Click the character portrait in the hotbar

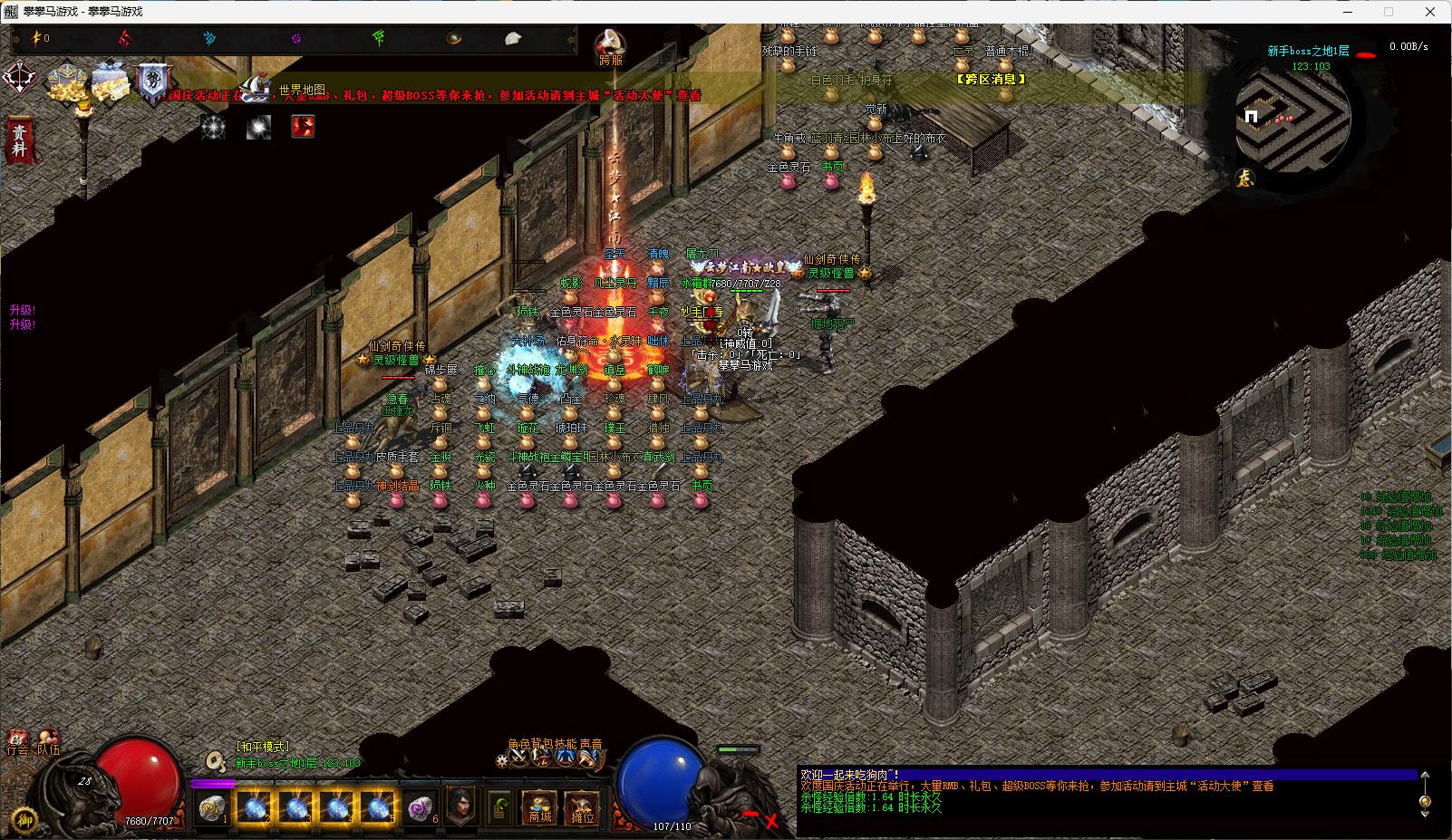pos(461,805)
